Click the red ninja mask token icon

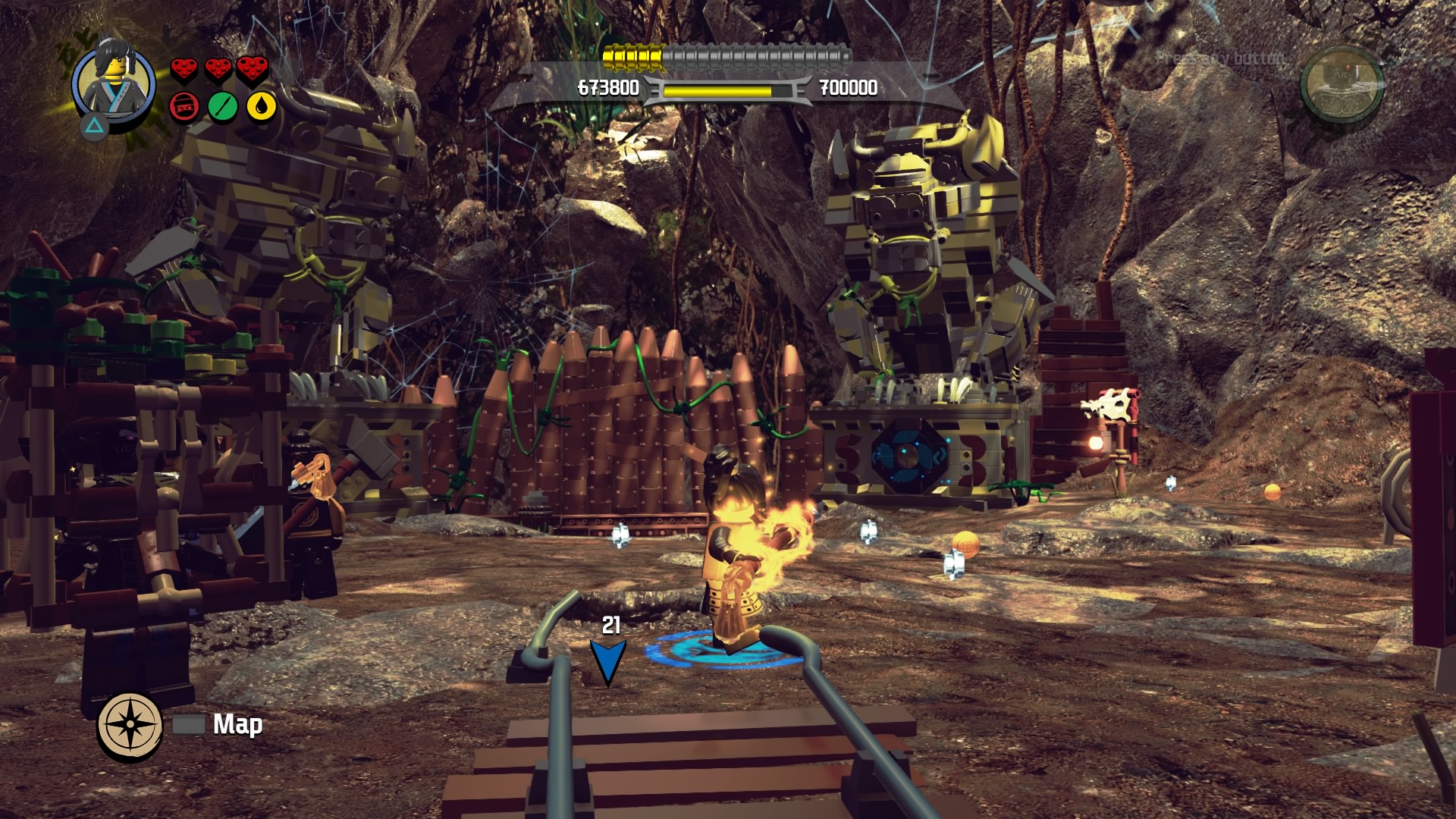pos(183,107)
